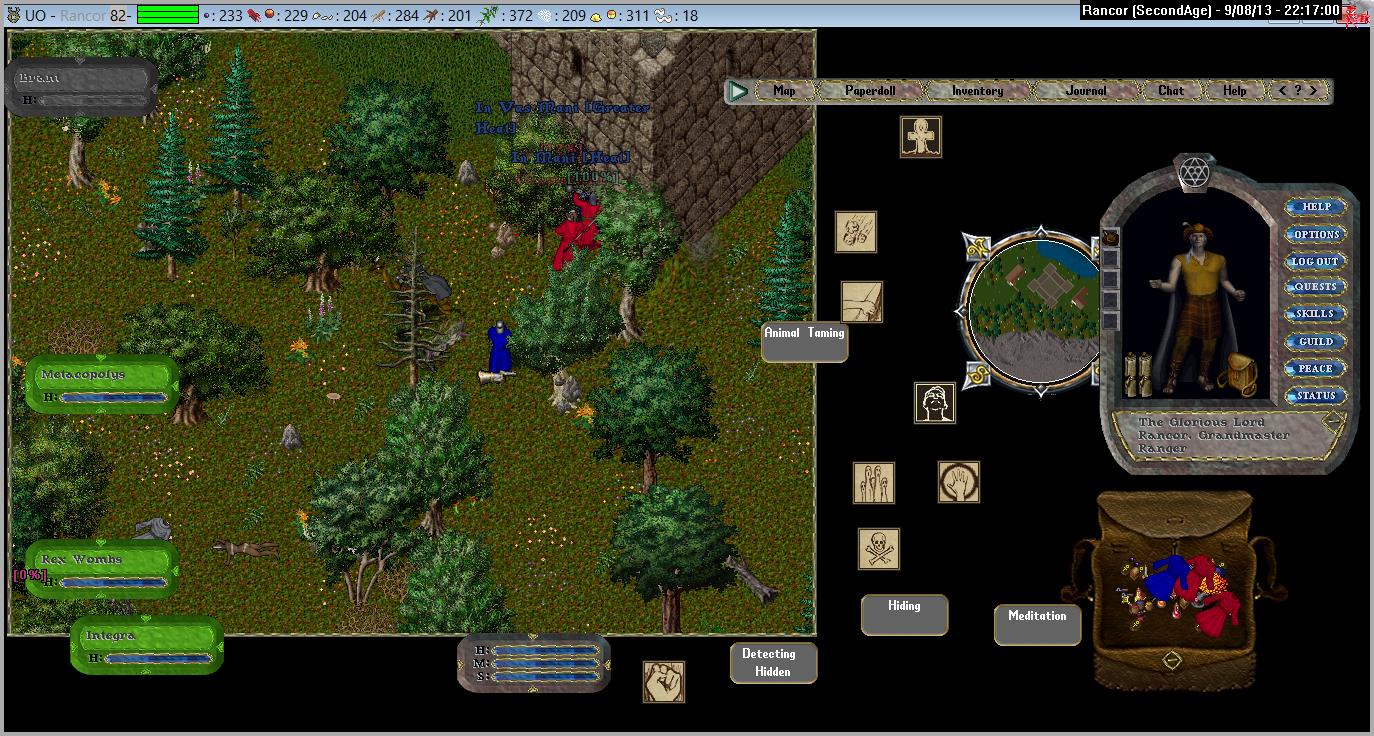1374x736 pixels.
Task: Use the Animal Taming skill button
Action: tap(804, 341)
